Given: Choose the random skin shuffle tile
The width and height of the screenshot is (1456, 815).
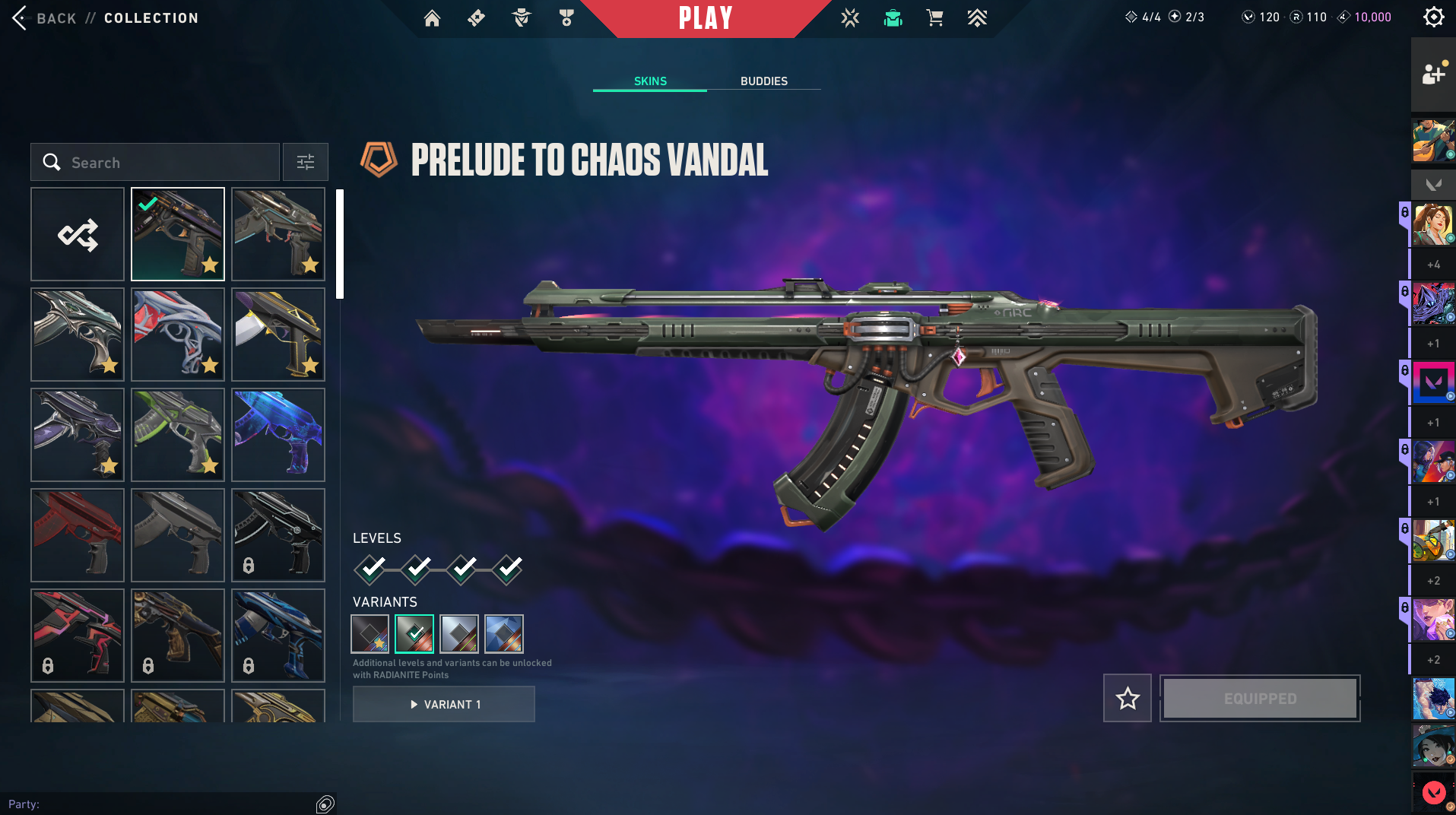Looking at the screenshot, I should point(78,234).
